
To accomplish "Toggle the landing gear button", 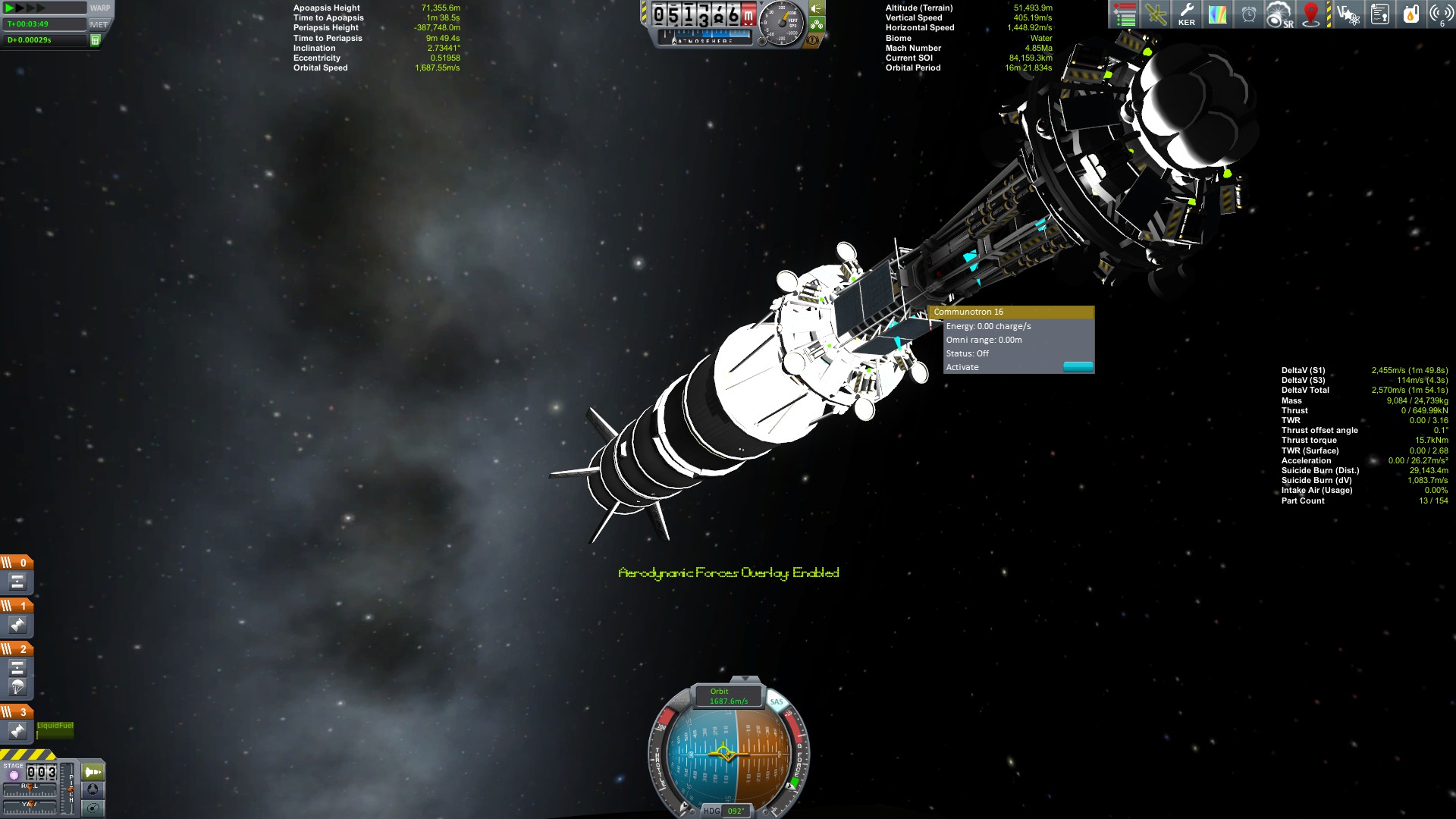I will pyautogui.click(x=816, y=24).
